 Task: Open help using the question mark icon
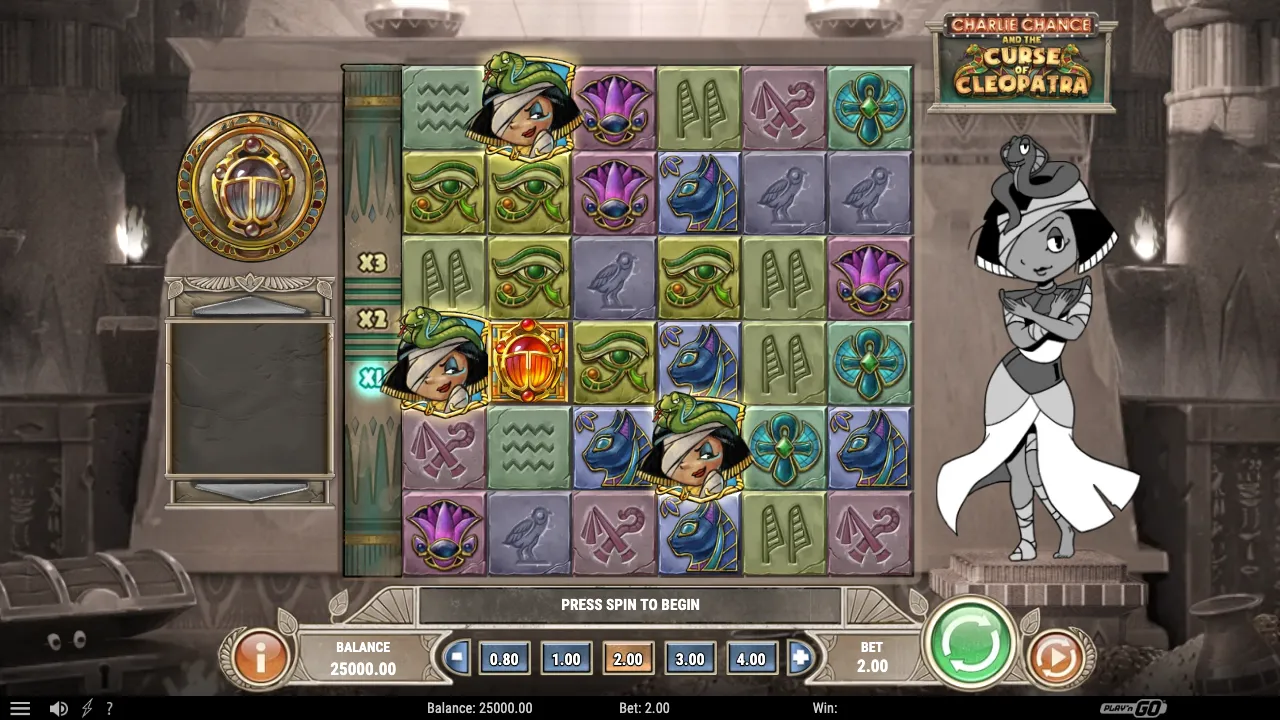[109, 708]
